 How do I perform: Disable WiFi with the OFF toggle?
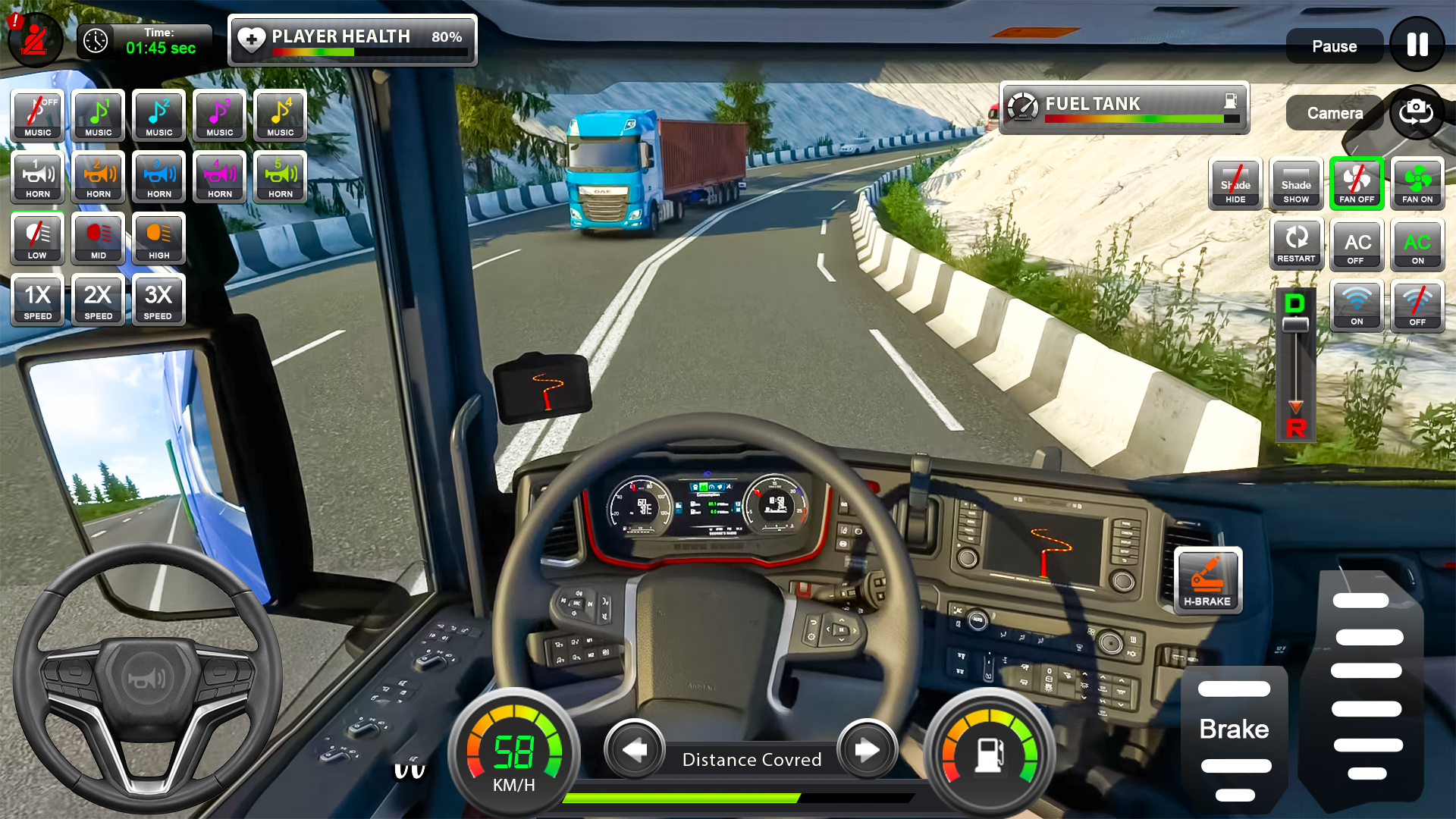(1417, 305)
